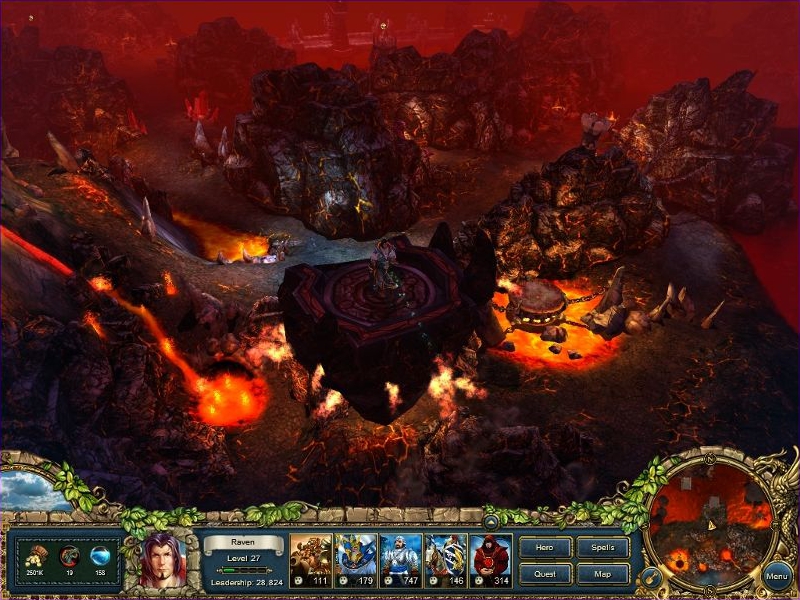Select the troop slot with 747 units

pyautogui.click(x=400, y=558)
